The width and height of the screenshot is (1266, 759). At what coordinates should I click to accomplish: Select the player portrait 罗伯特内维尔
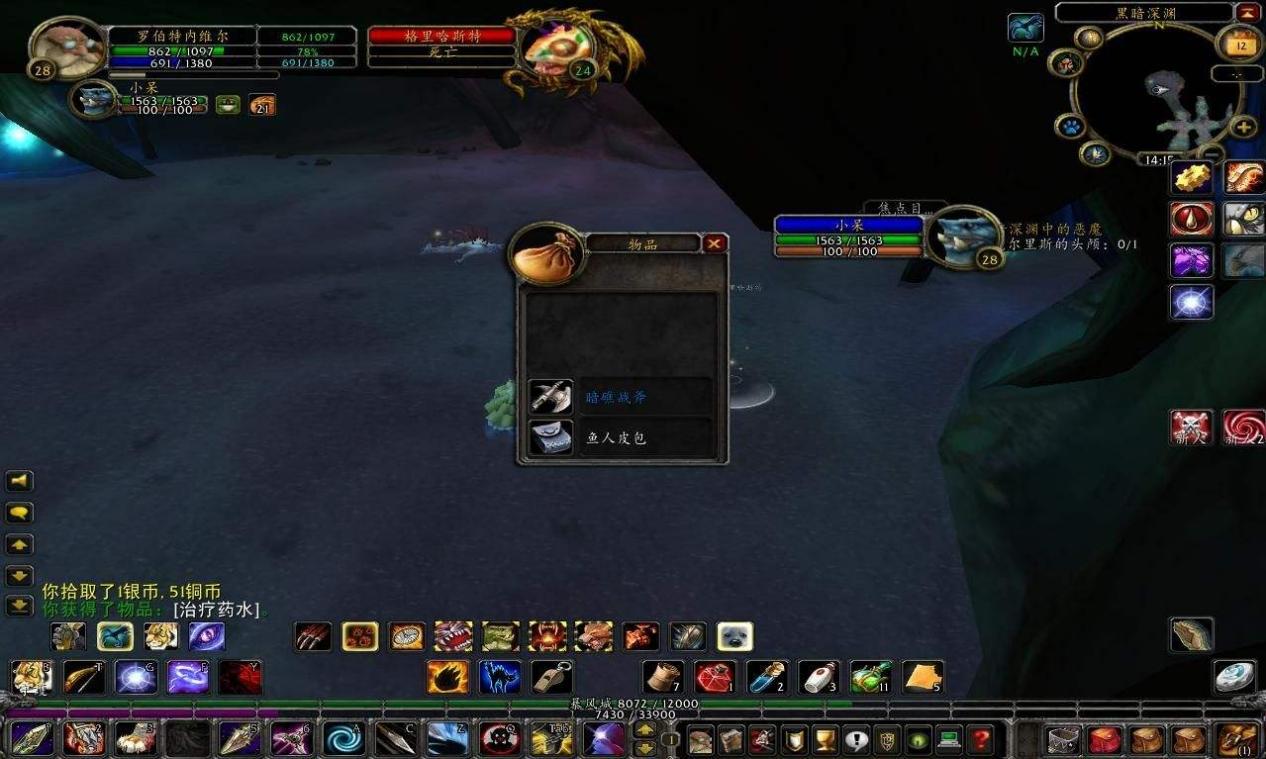[x=68, y=46]
